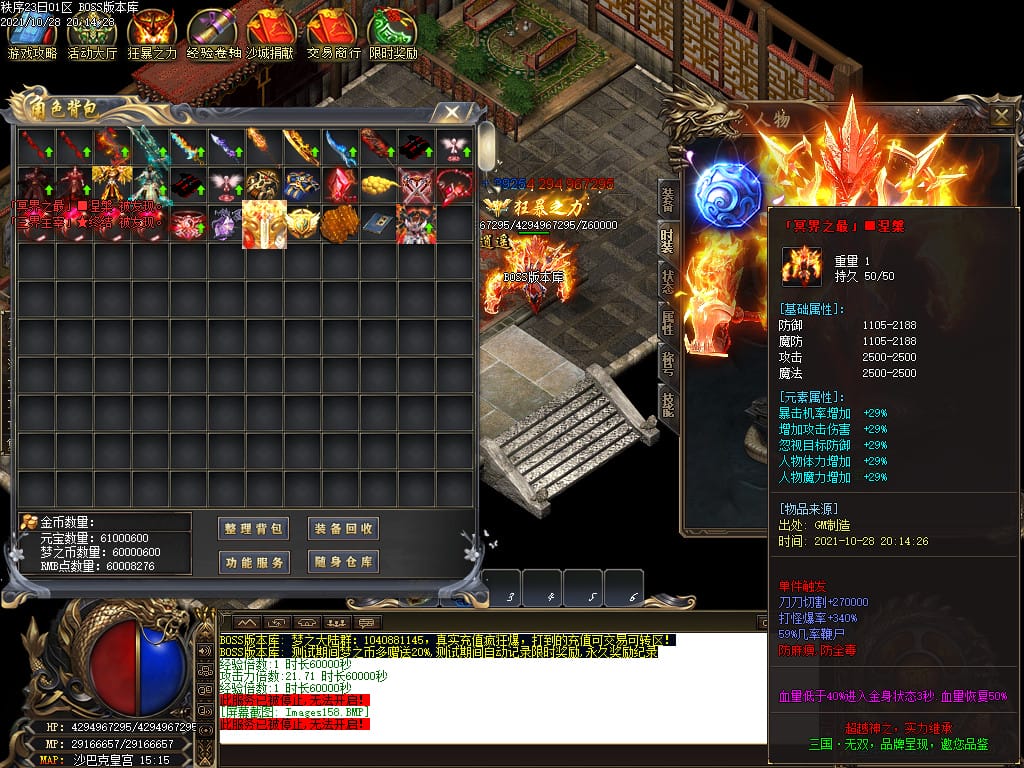Switch to the 状态 status tab
Screen dimensions: 1024x768
667,281
